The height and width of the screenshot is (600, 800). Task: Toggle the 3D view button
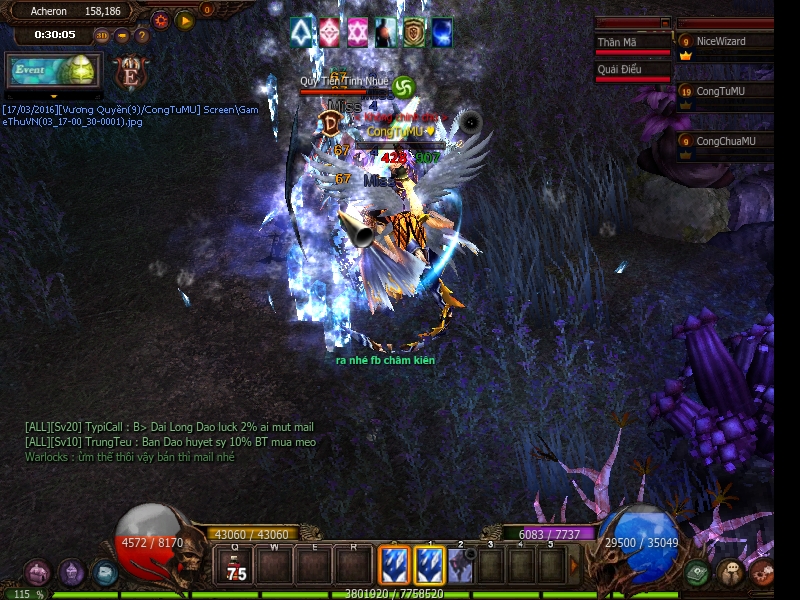pyautogui.click(x=102, y=36)
